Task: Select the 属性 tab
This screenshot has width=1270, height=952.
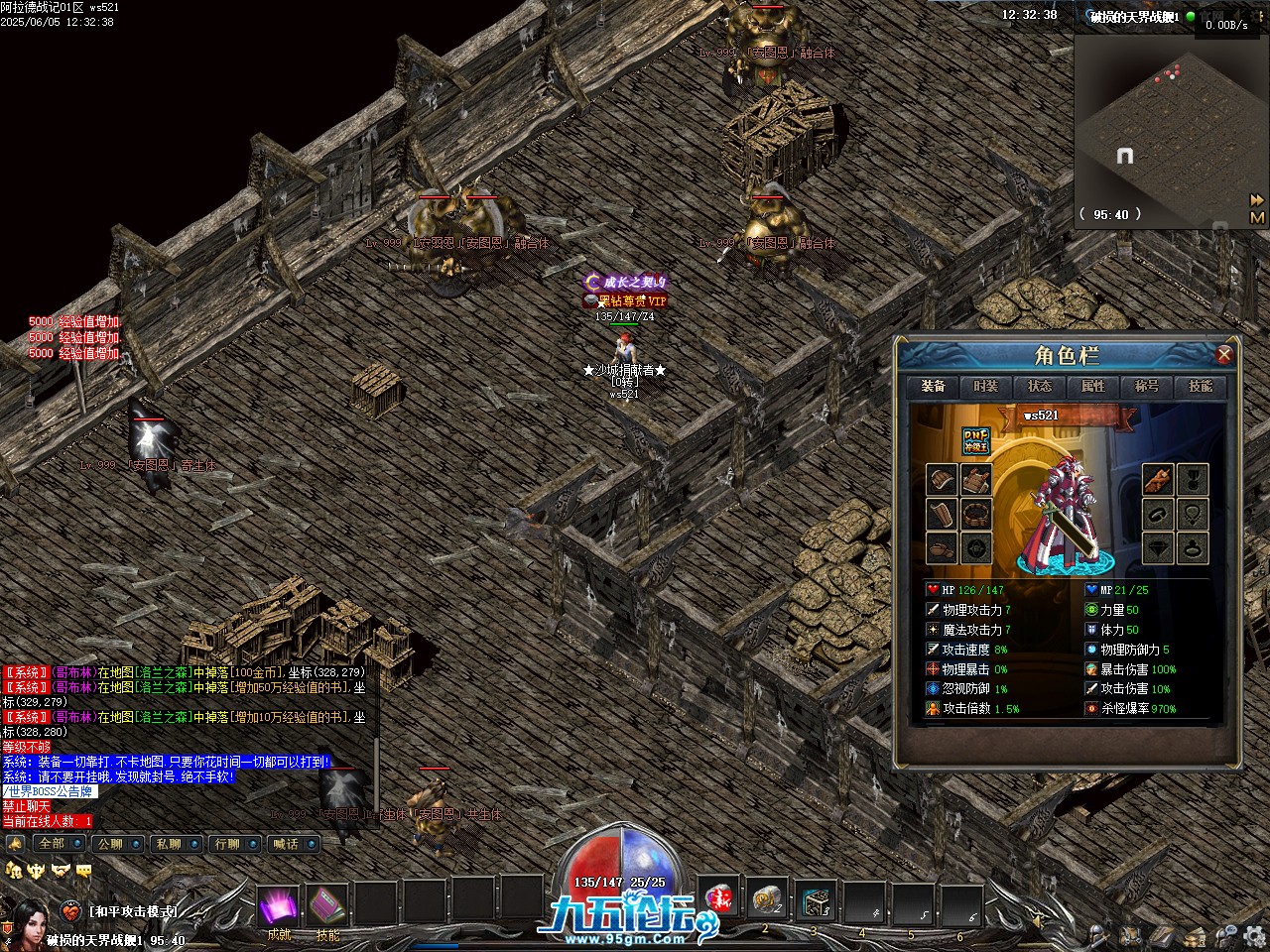Action: tap(1093, 387)
